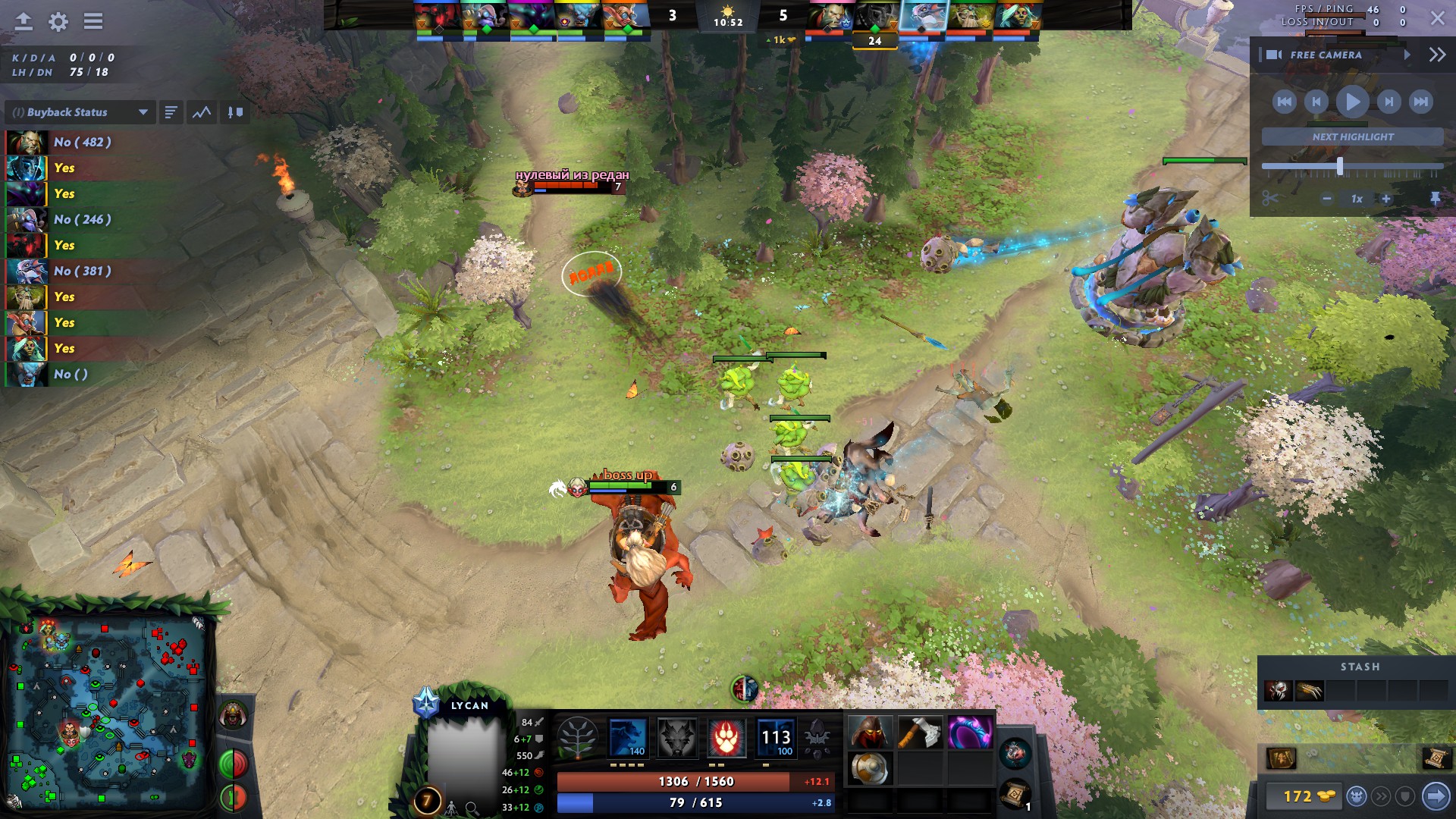The height and width of the screenshot is (819, 1456).
Task: Toggle the lane comparison view icon
Action: [235, 111]
